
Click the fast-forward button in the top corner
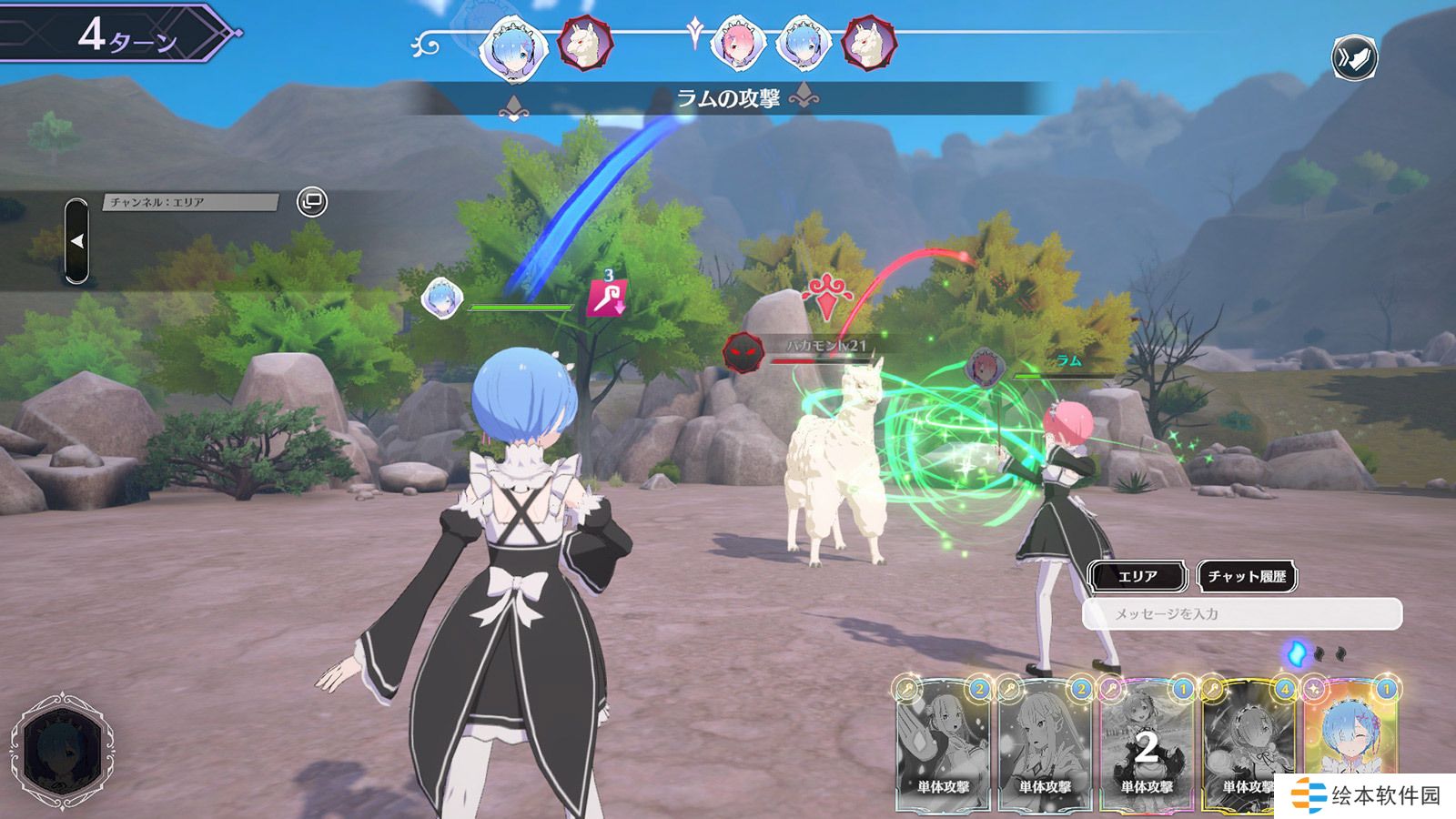[1354, 57]
